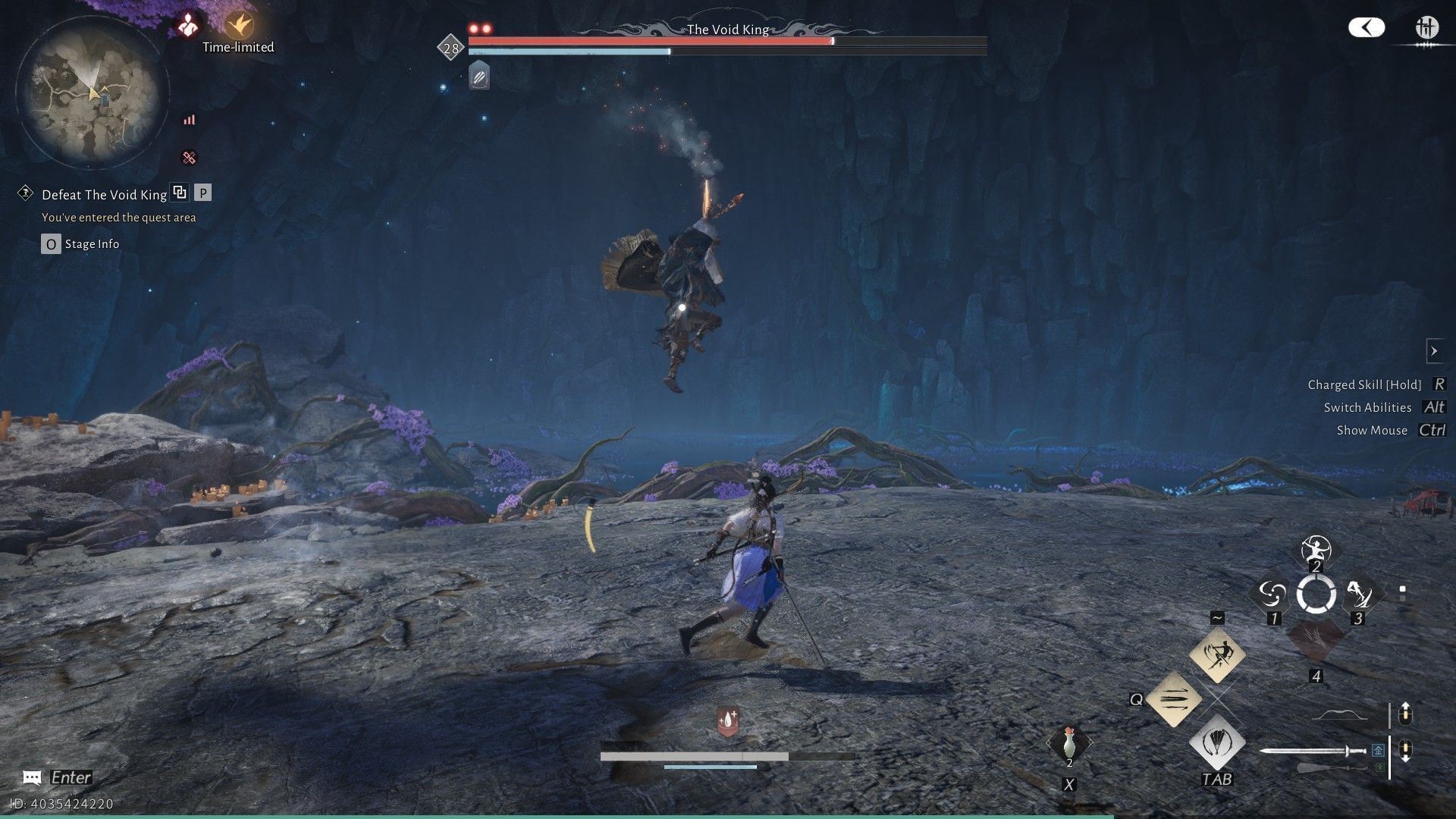
Task: Activate the leaping warrior skill icon
Action: pyautogui.click(x=1217, y=654)
